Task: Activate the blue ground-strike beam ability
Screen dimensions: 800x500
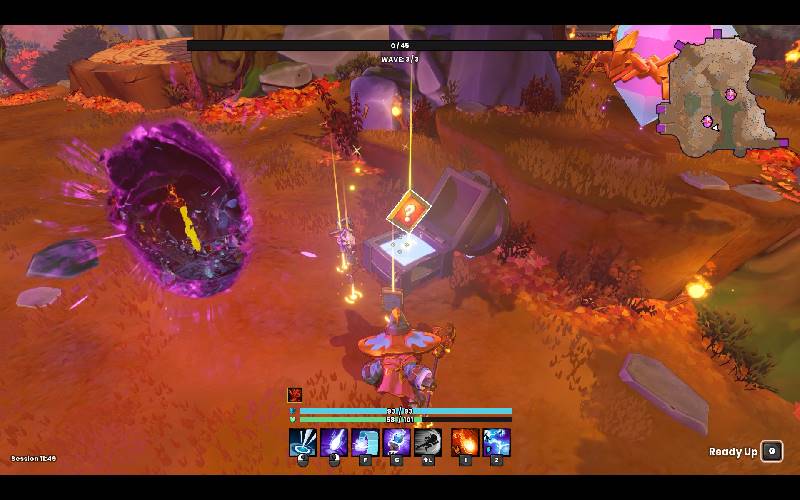Action: [303, 442]
